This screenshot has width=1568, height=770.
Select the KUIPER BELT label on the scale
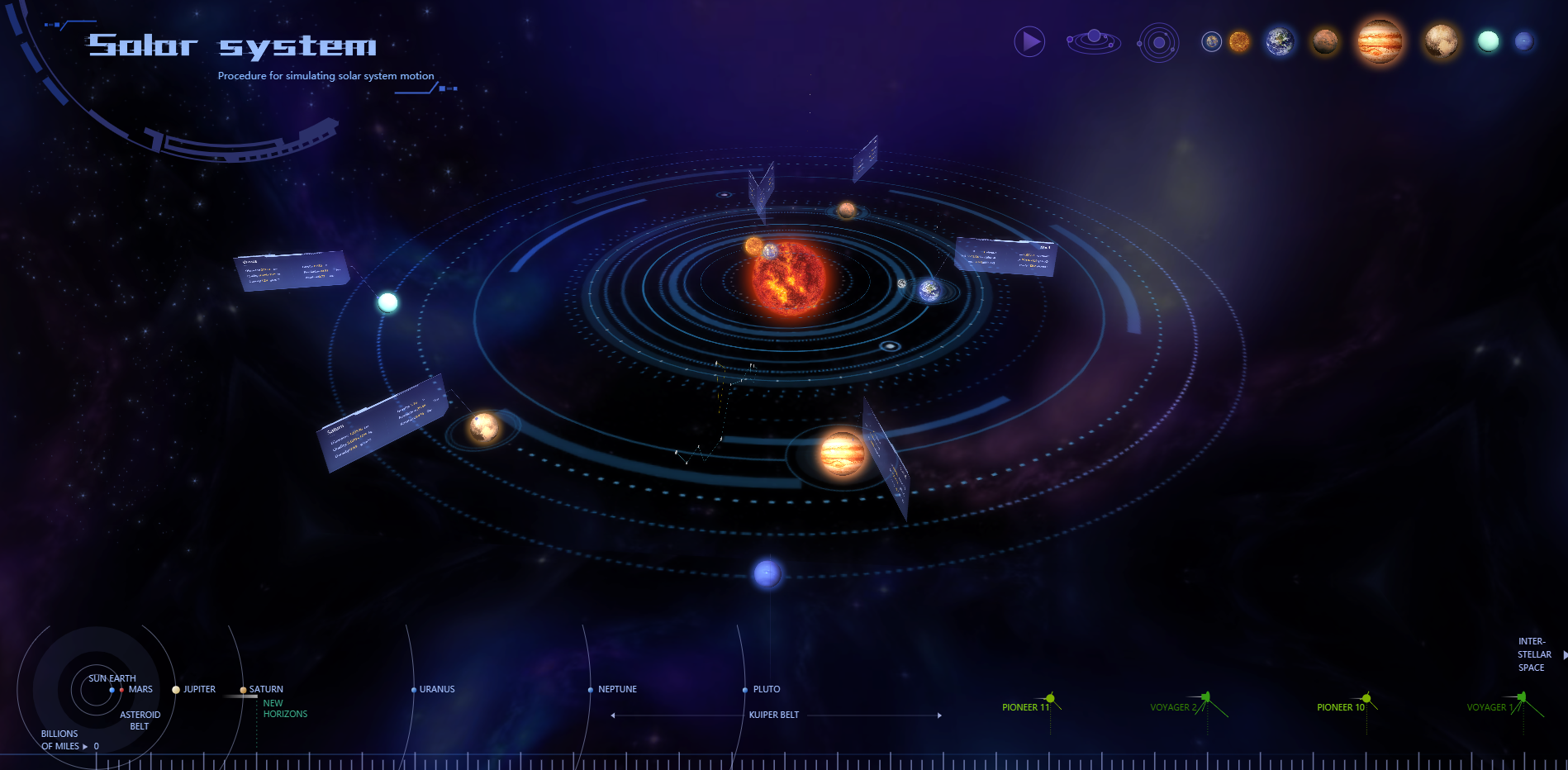773,715
